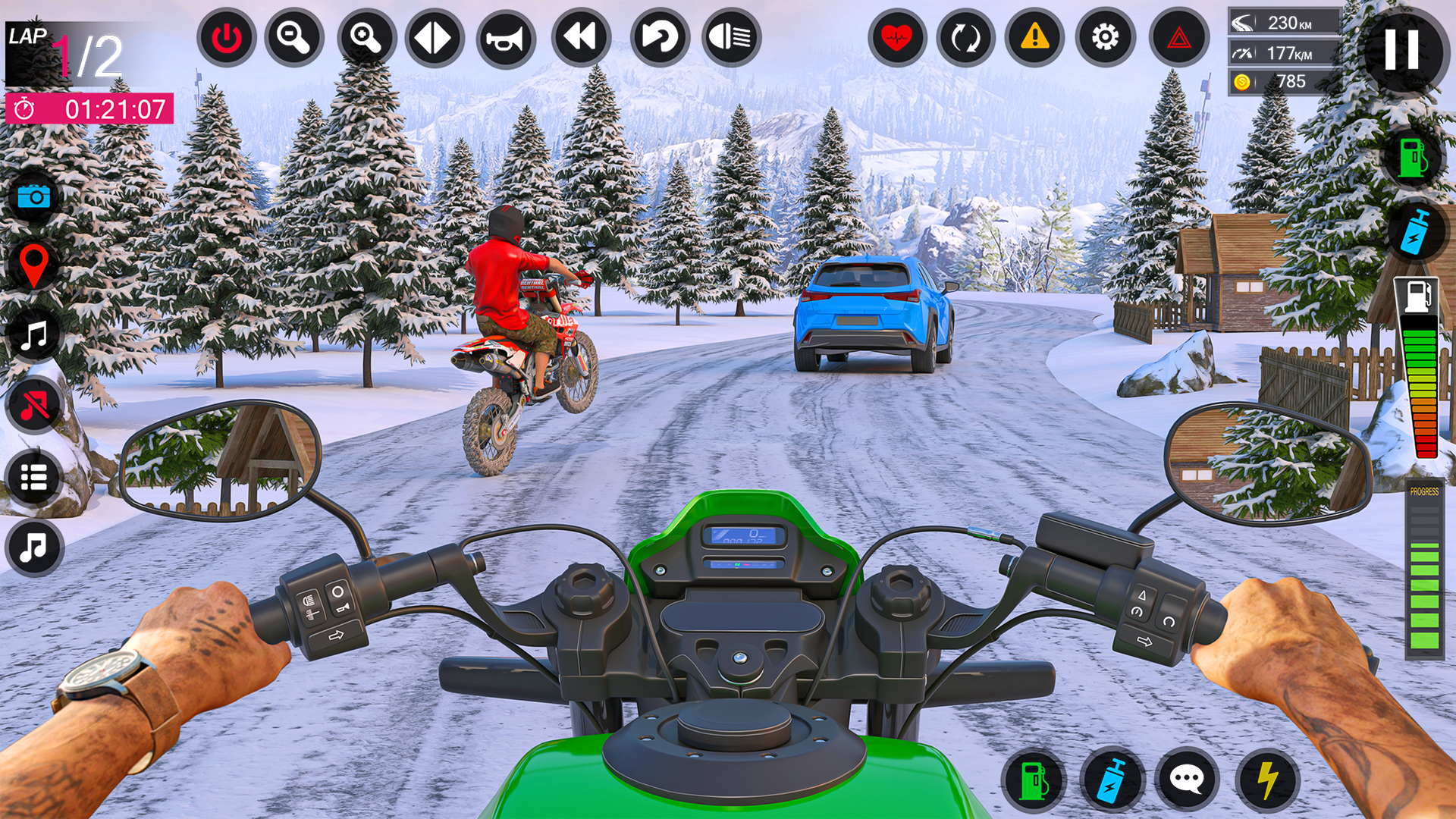Tap the fuel pump icon bottom right
The height and width of the screenshot is (819, 1456).
coord(1037,777)
